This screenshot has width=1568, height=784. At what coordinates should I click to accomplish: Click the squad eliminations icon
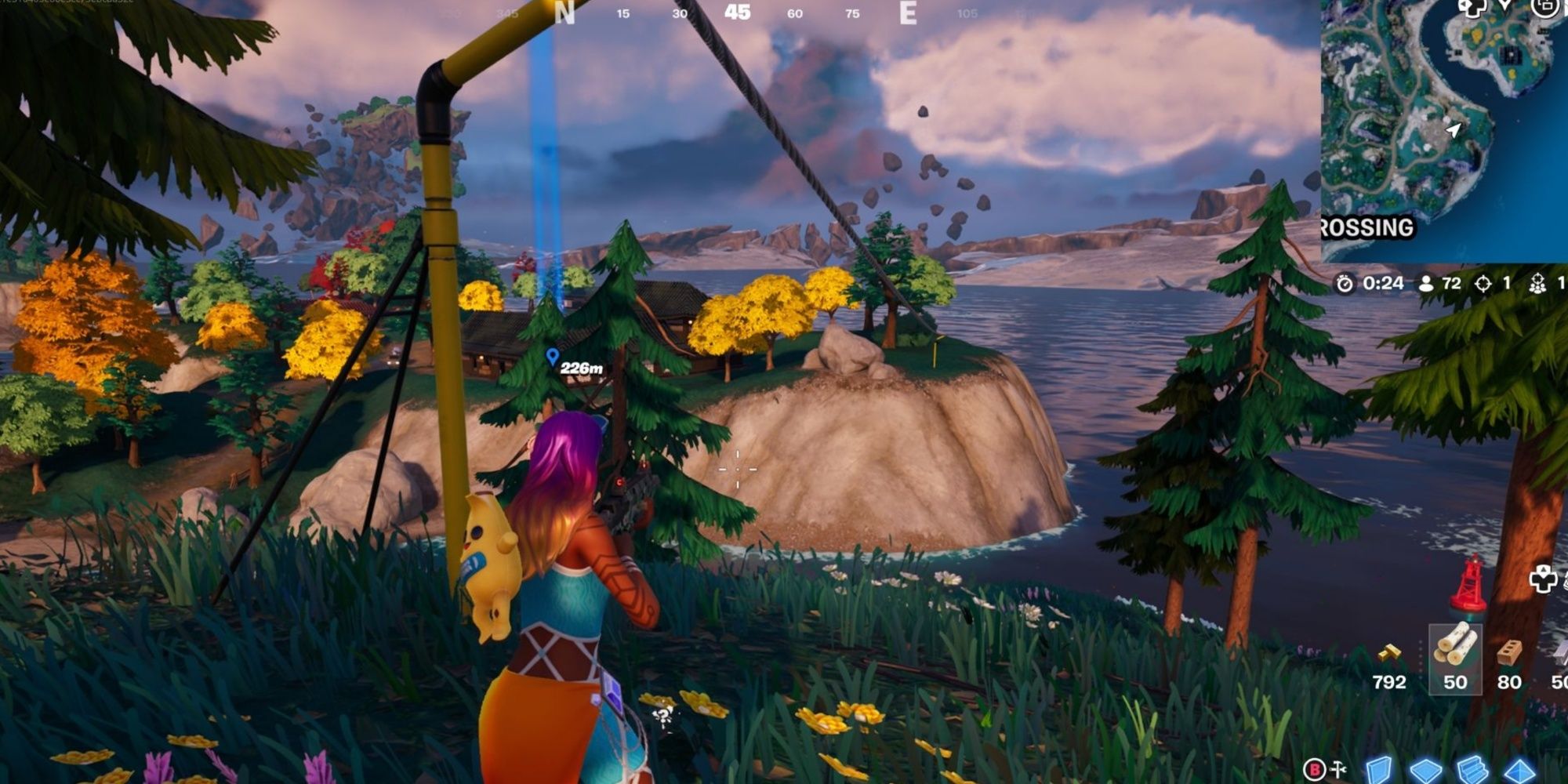coord(1538,284)
